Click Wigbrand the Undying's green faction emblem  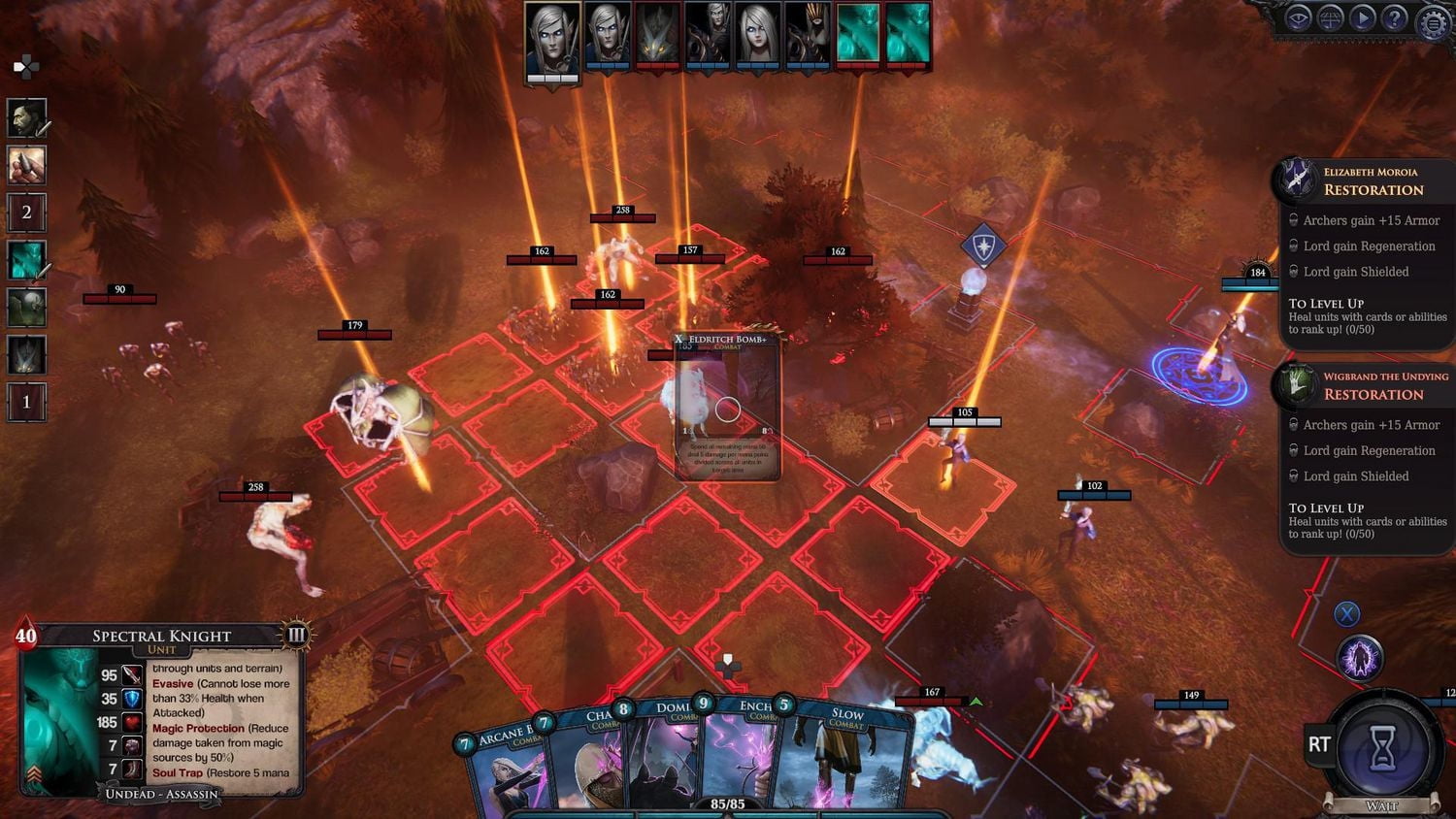[1299, 385]
